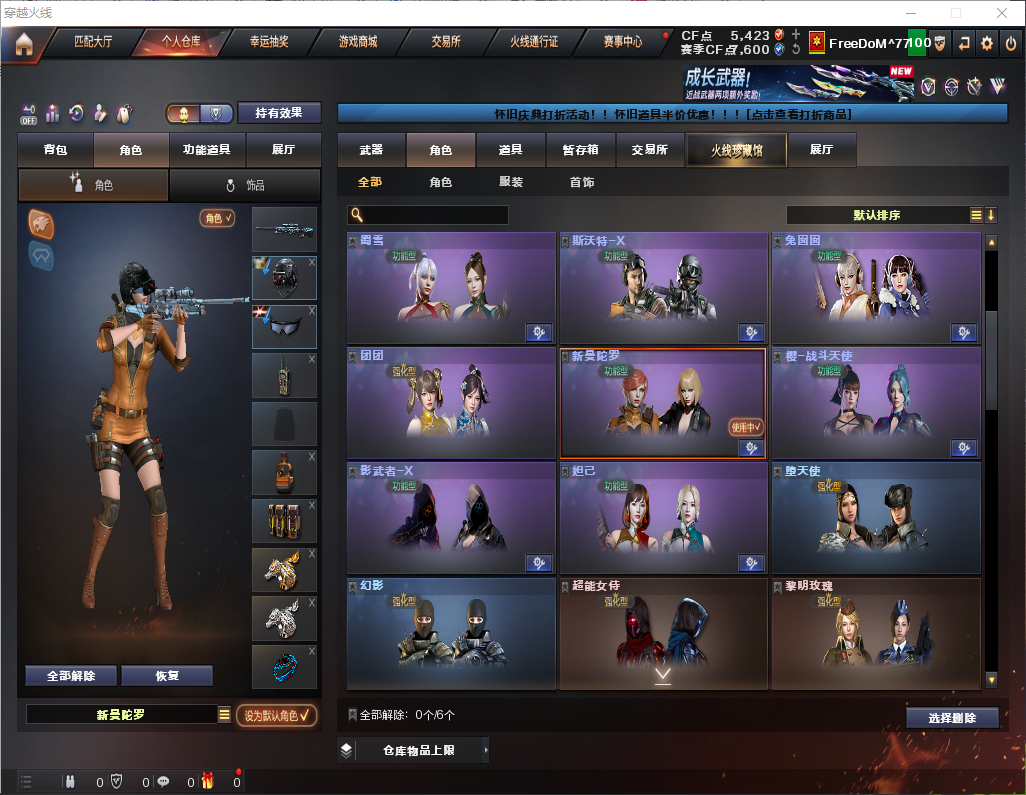Set 设为默认角色 as default character
Viewport: 1026px width, 795px height.
(x=277, y=715)
